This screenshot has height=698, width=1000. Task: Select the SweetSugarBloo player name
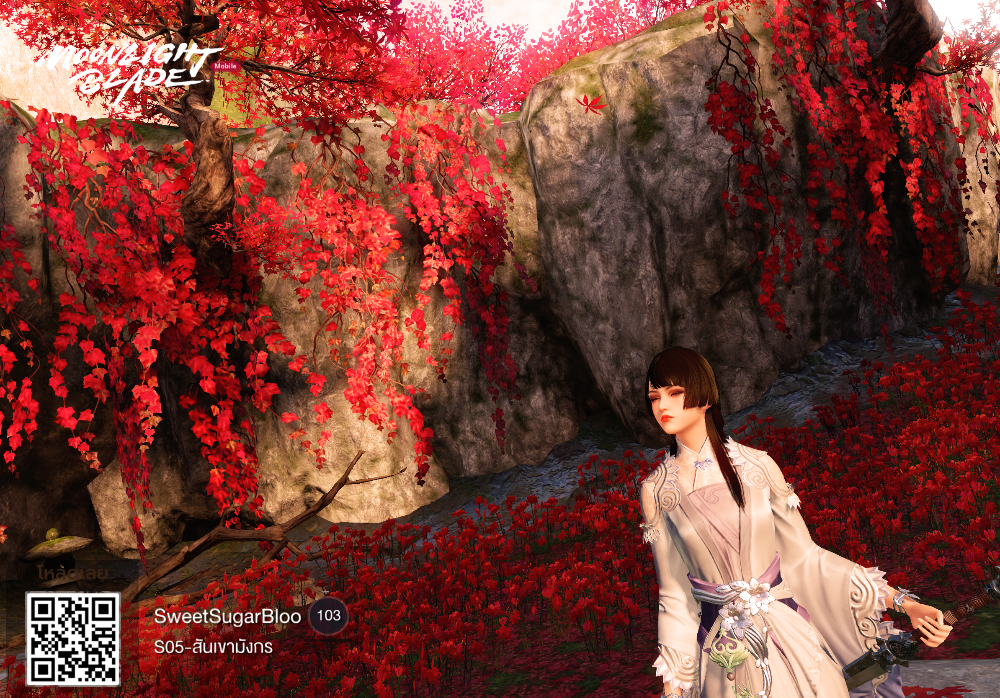(227, 617)
